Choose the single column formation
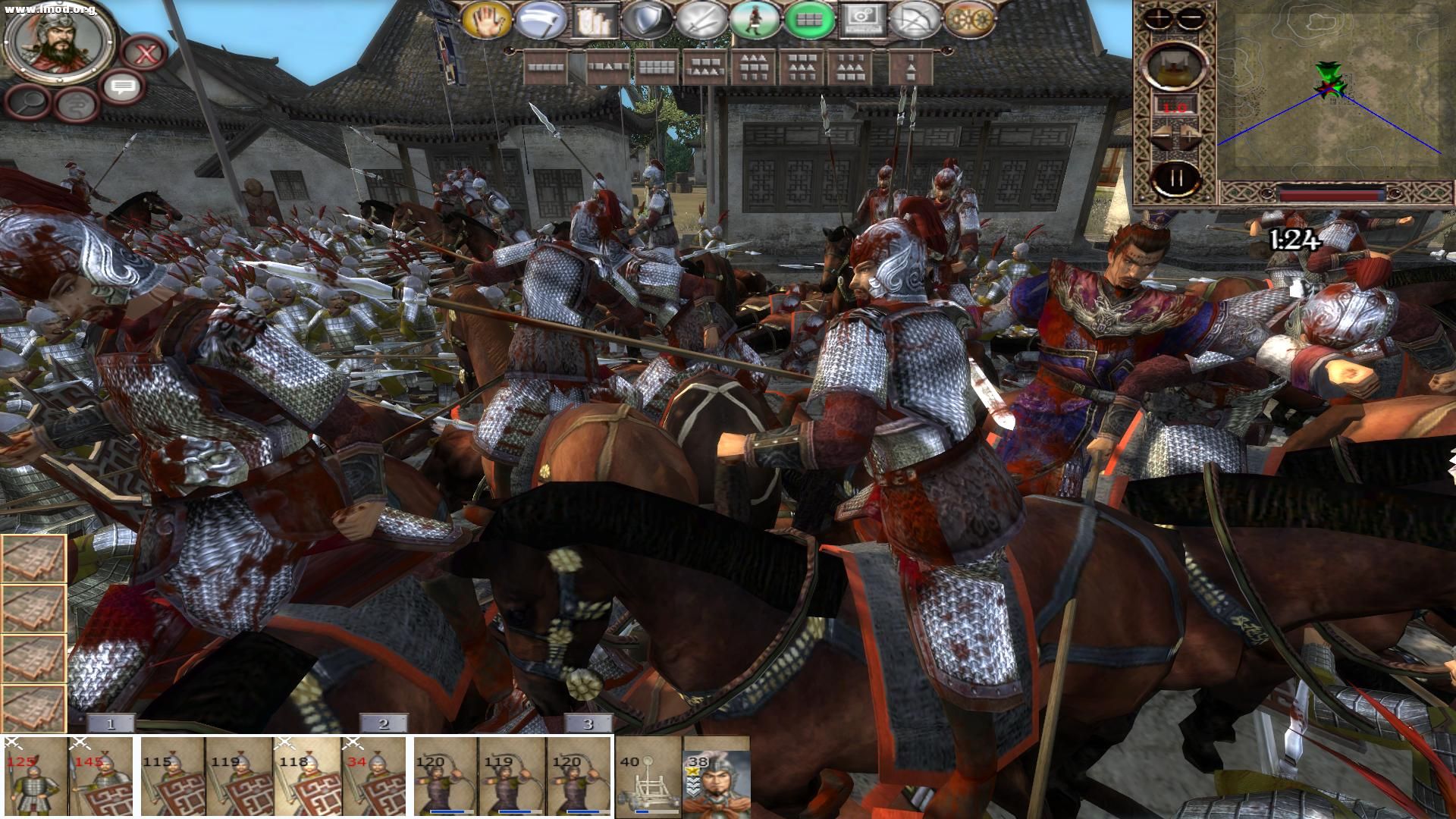Image resolution: width=1456 pixels, height=819 pixels. coord(910,67)
